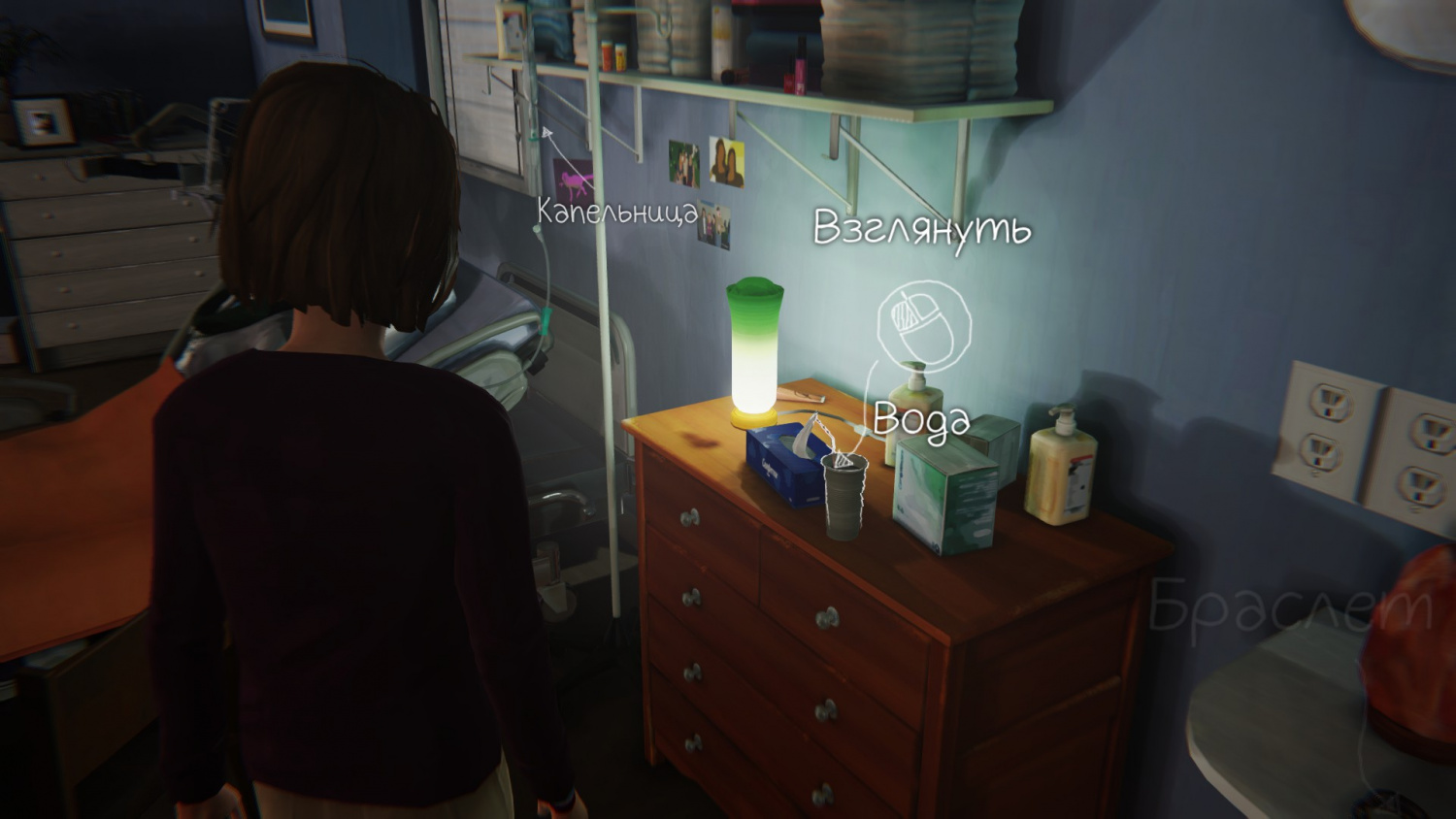1456x819 pixels.
Task: Select the Вода object label
Action: coord(921,419)
